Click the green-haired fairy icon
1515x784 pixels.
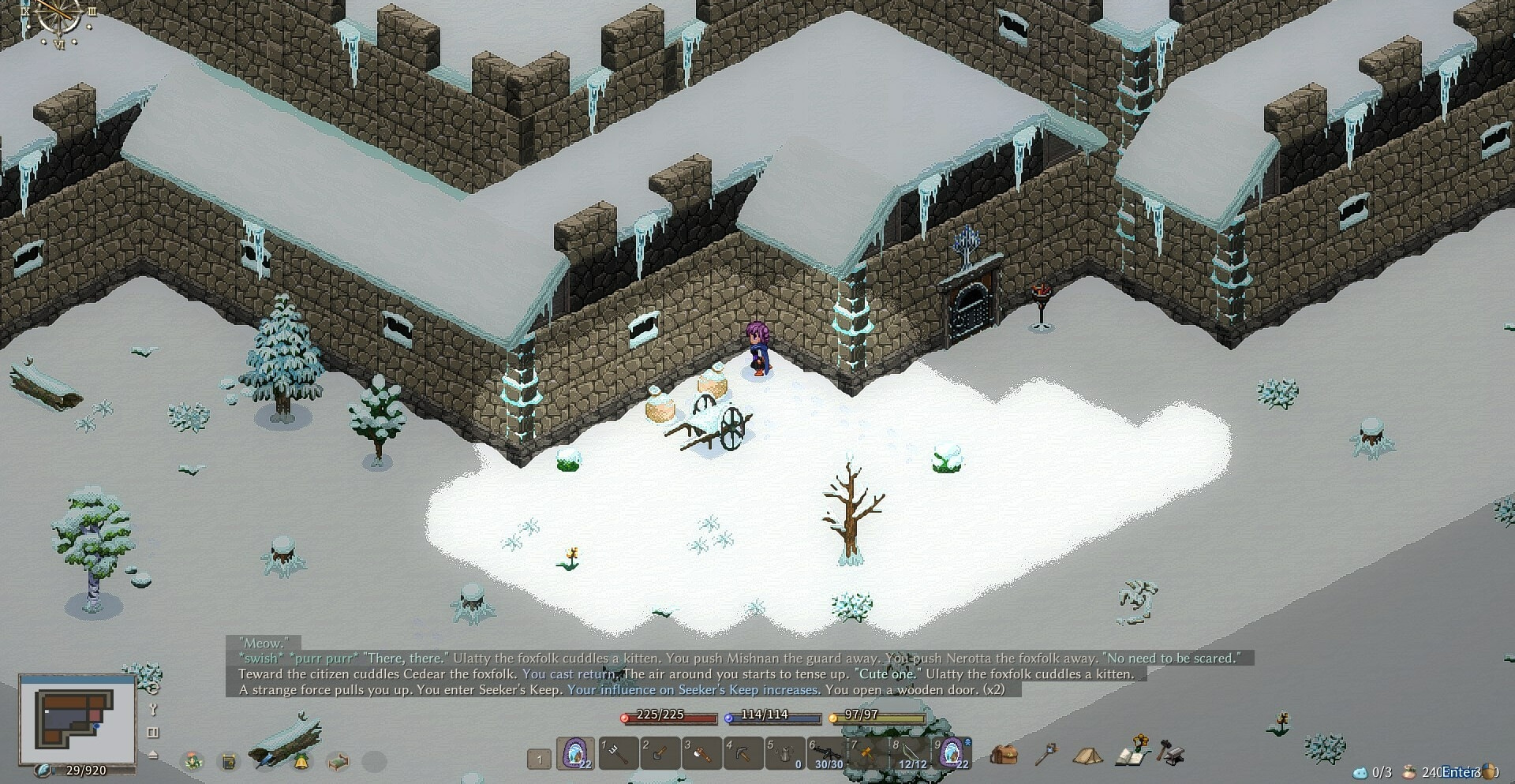coord(193,761)
